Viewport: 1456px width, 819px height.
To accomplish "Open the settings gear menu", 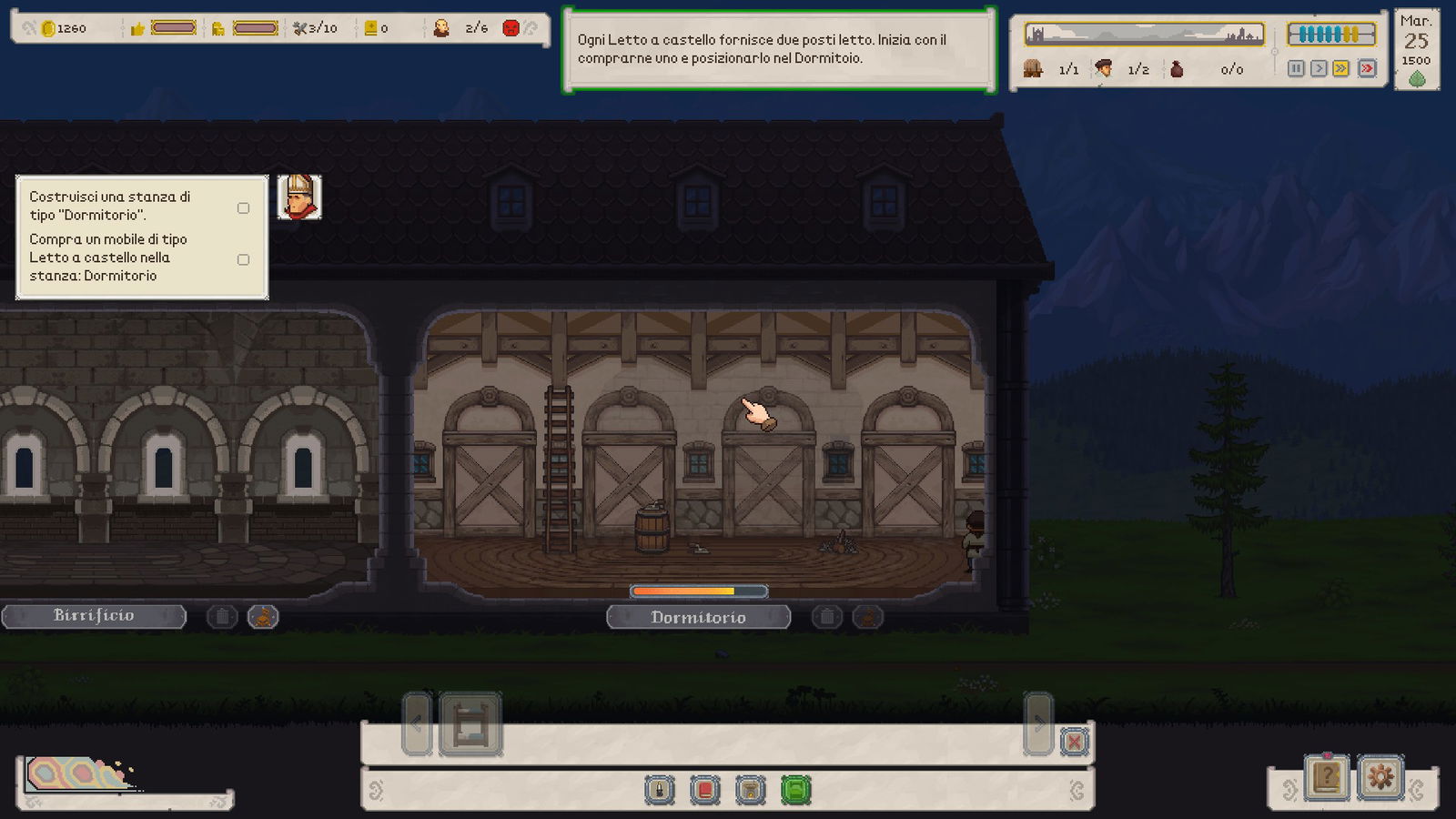I will [1380, 777].
